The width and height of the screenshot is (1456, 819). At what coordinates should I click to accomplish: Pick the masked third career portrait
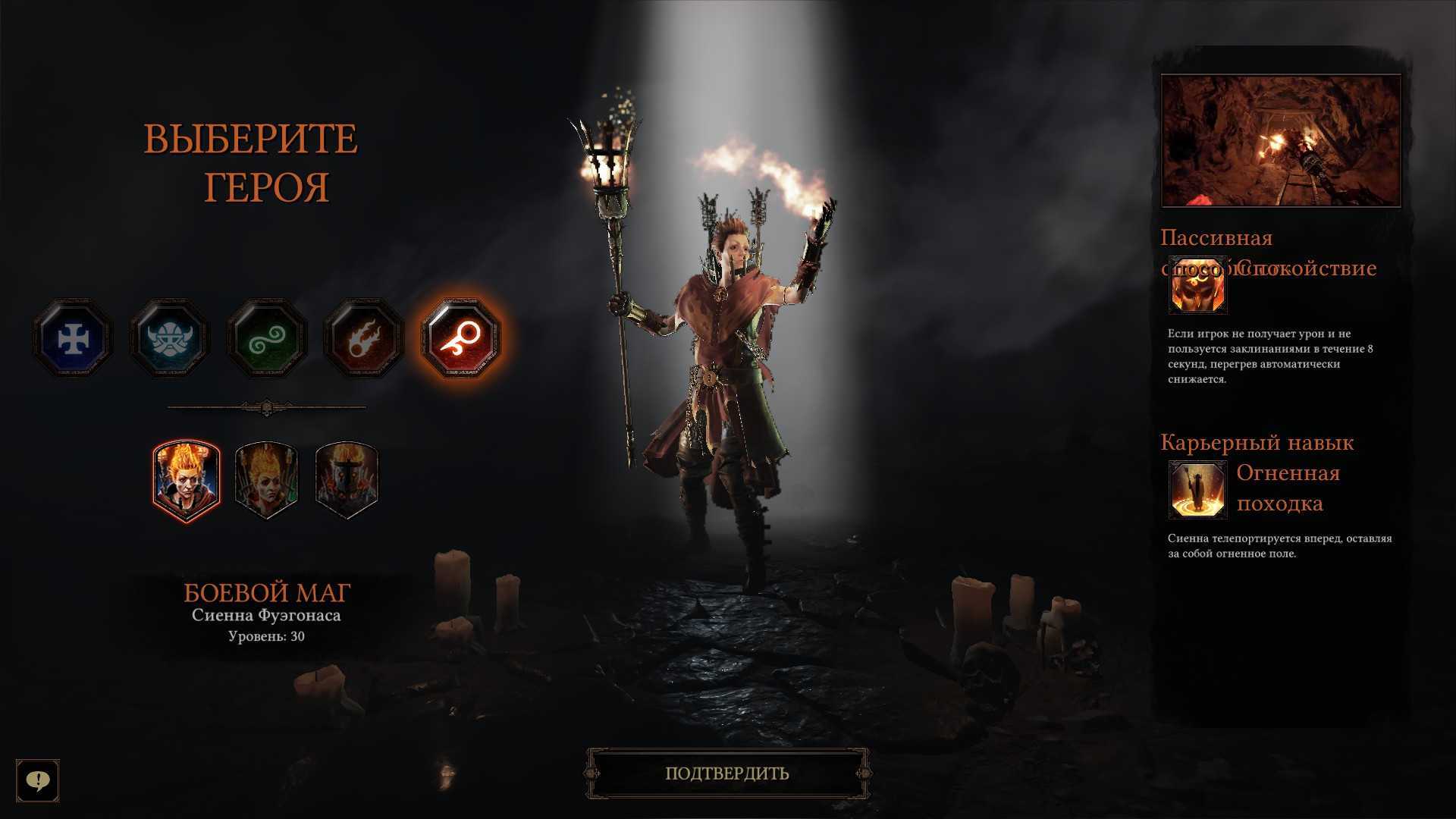click(x=346, y=481)
